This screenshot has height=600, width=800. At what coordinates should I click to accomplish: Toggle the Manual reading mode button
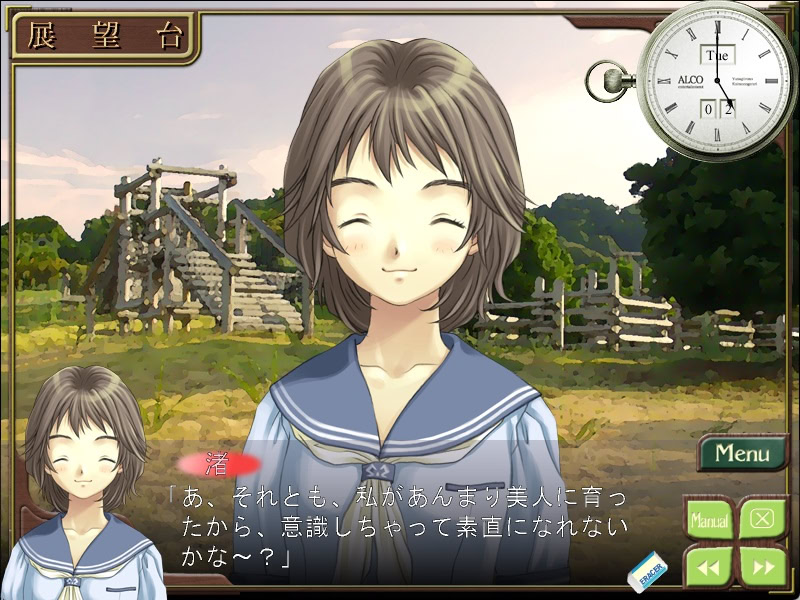[709, 520]
